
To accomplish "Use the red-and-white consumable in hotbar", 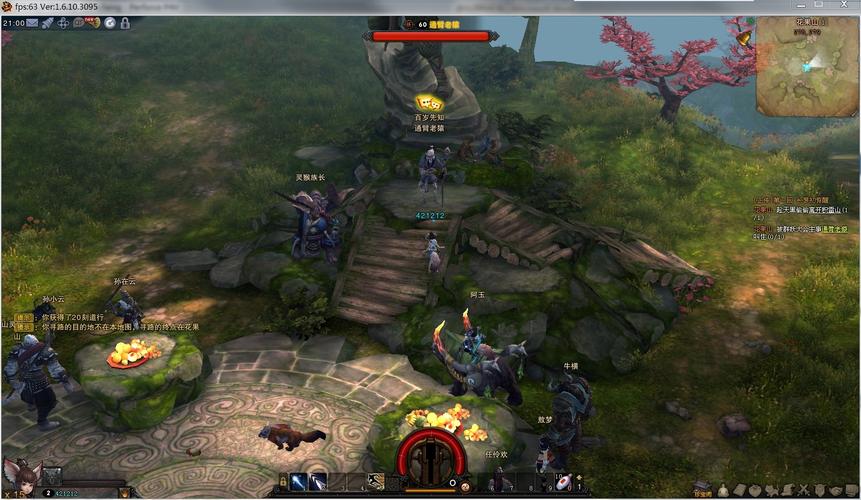I will point(564,483).
